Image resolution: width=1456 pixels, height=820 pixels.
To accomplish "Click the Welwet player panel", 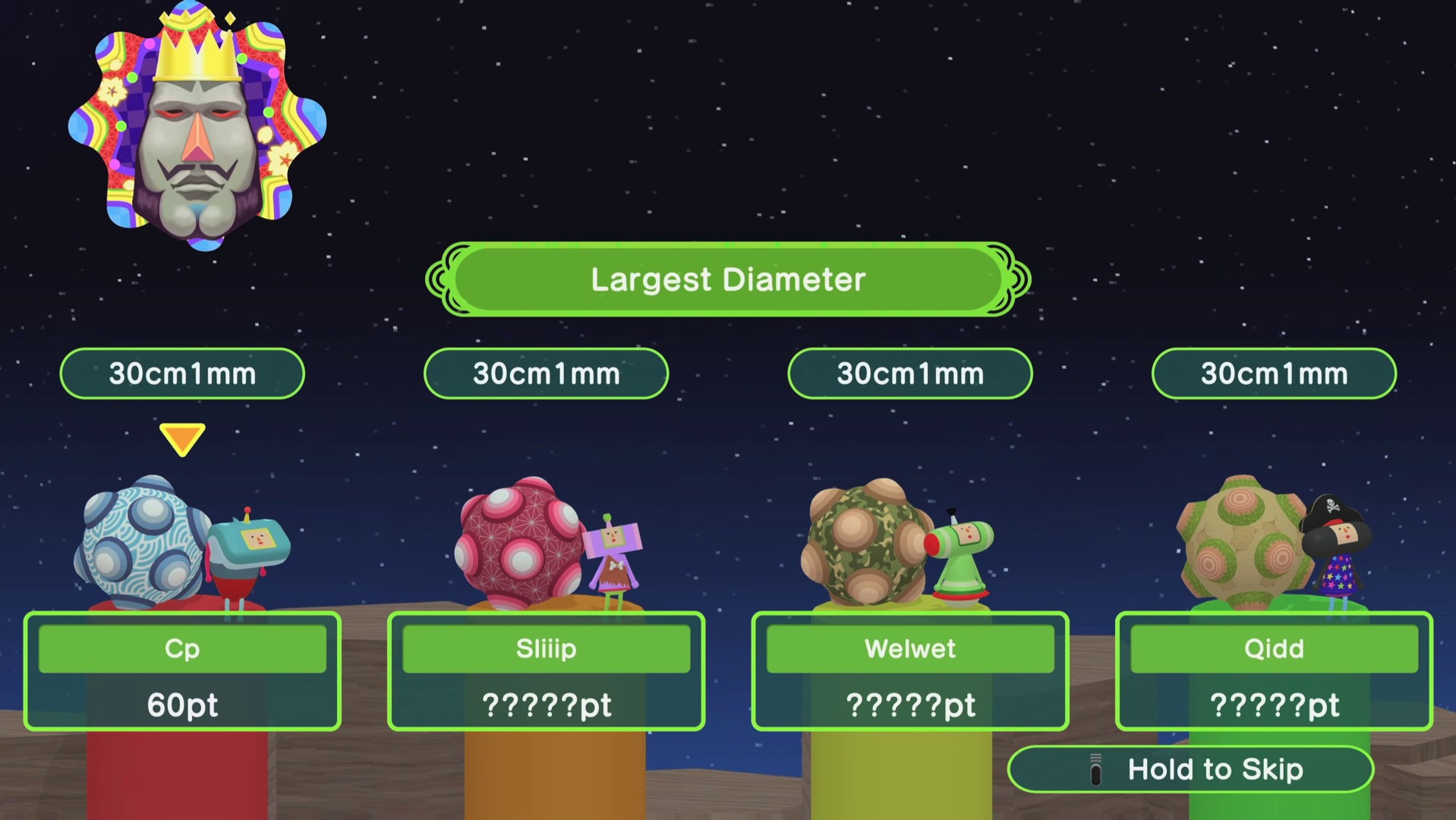I will 909,671.
